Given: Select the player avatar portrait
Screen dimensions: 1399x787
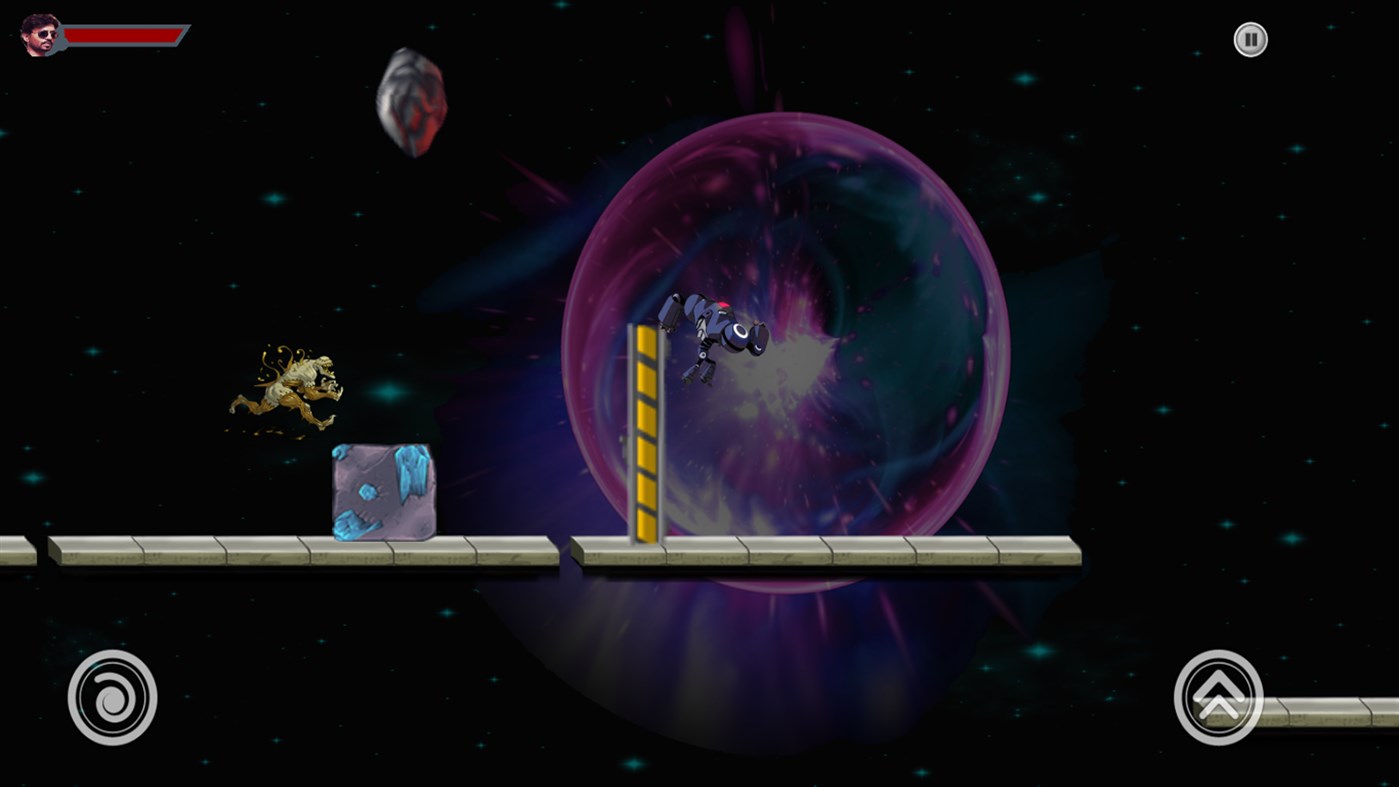Looking at the screenshot, I should [38, 35].
